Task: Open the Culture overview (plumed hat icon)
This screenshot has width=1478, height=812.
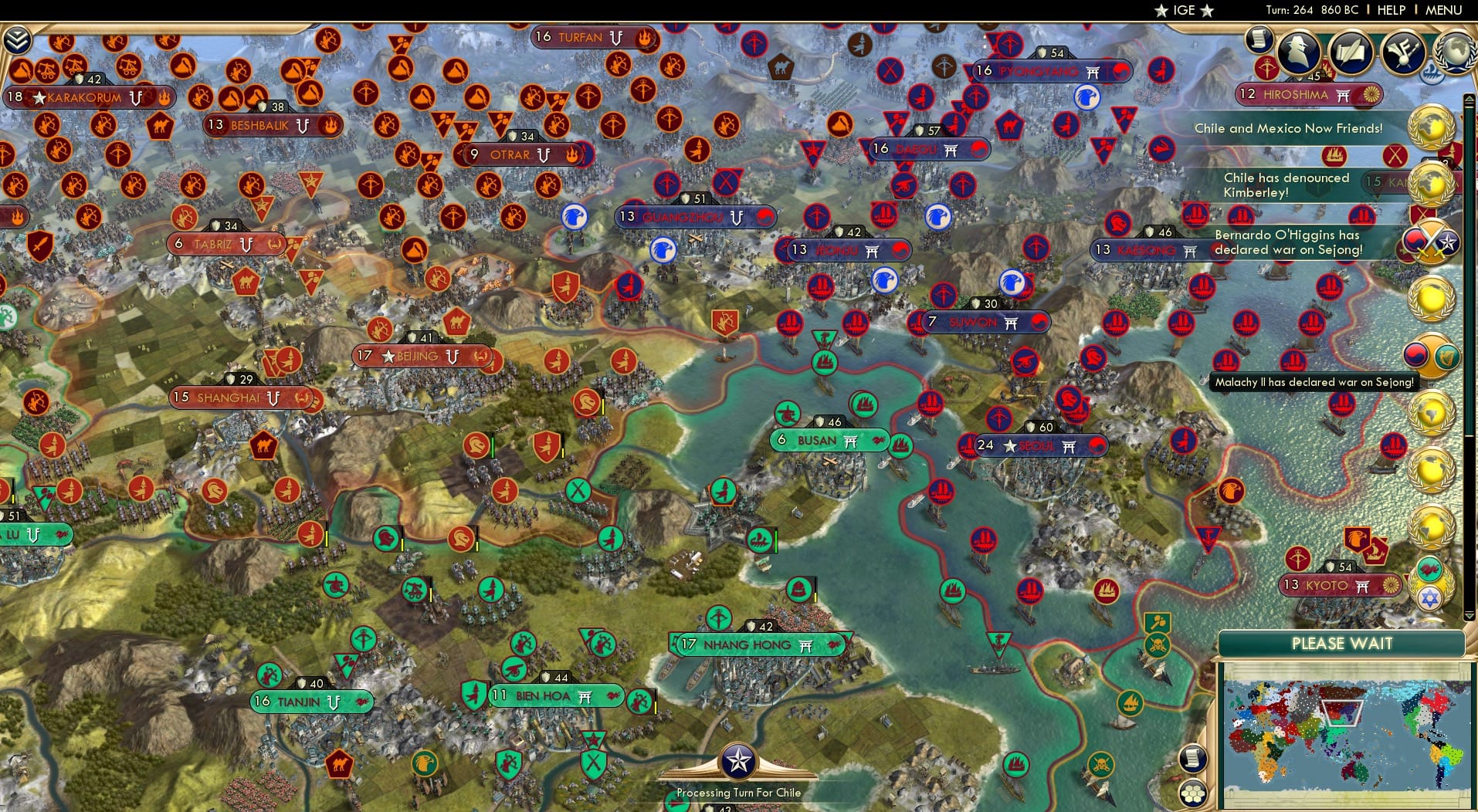Action: pos(1402,52)
